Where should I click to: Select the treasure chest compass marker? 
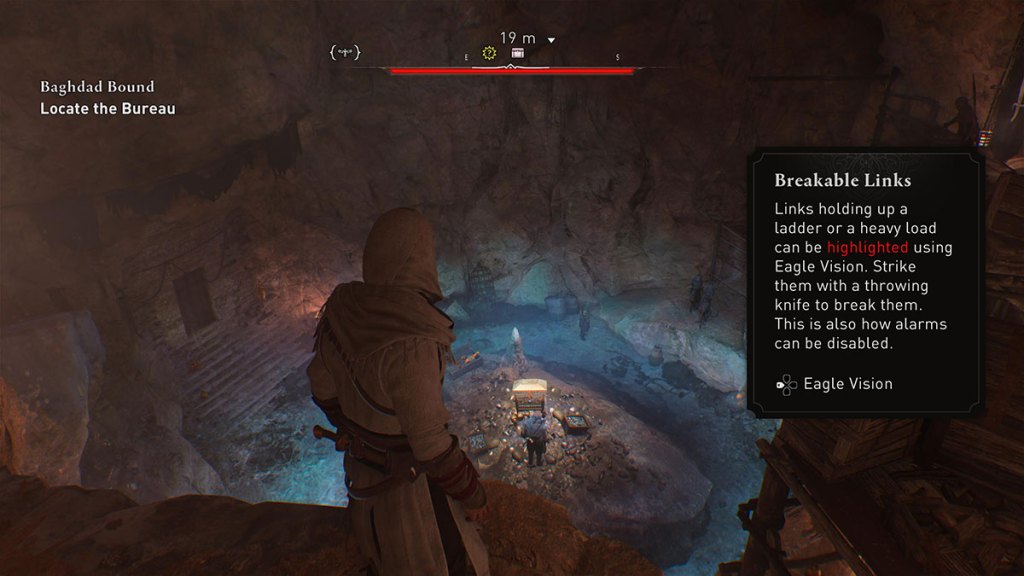click(518, 53)
